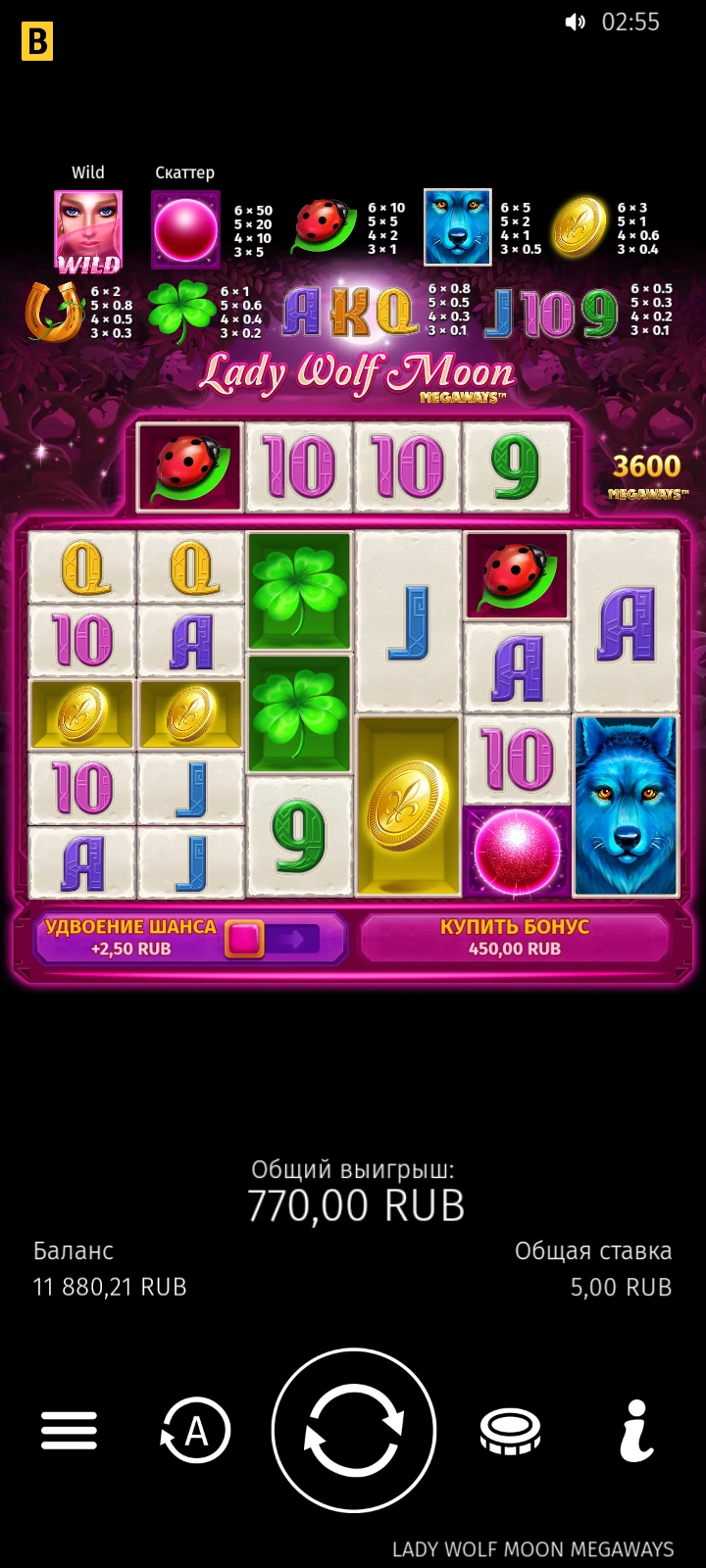Click the Купить бонус 450,00 RUB button
The width and height of the screenshot is (706, 1568).
[515, 938]
